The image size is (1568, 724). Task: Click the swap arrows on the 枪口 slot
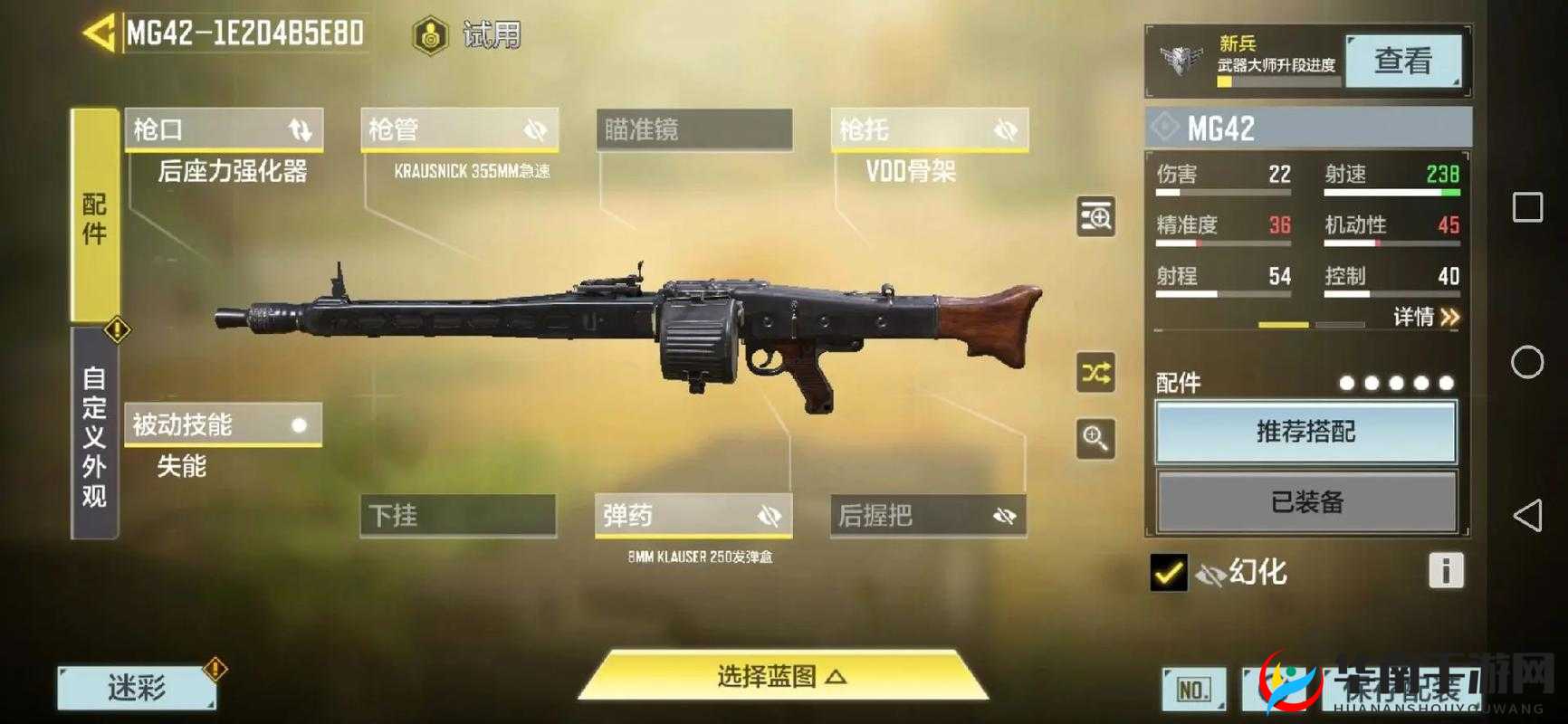pos(301,129)
